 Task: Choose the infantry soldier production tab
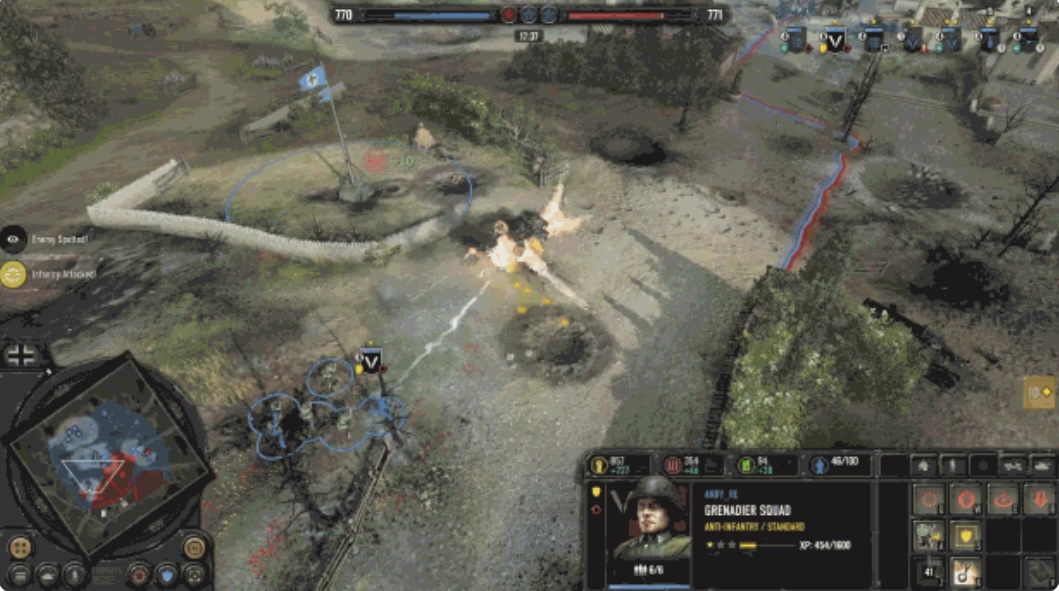pos(954,465)
